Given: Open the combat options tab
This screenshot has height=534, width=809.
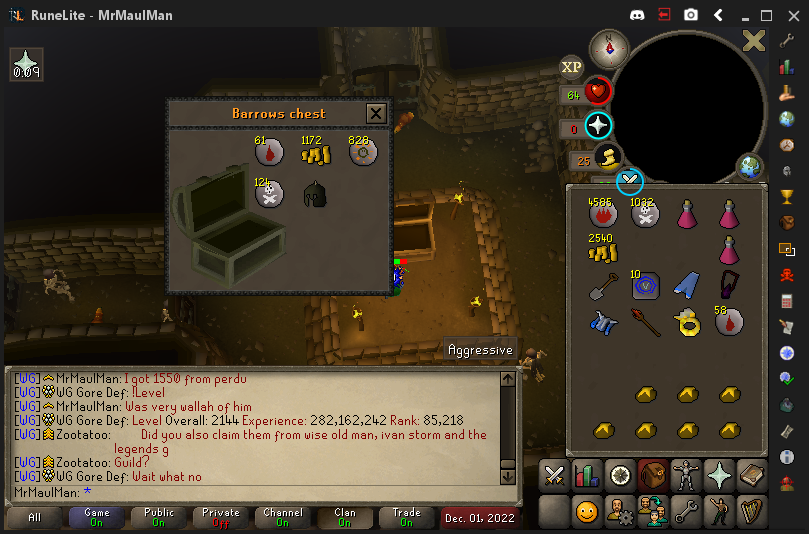Looking at the screenshot, I should pos(554,475).
